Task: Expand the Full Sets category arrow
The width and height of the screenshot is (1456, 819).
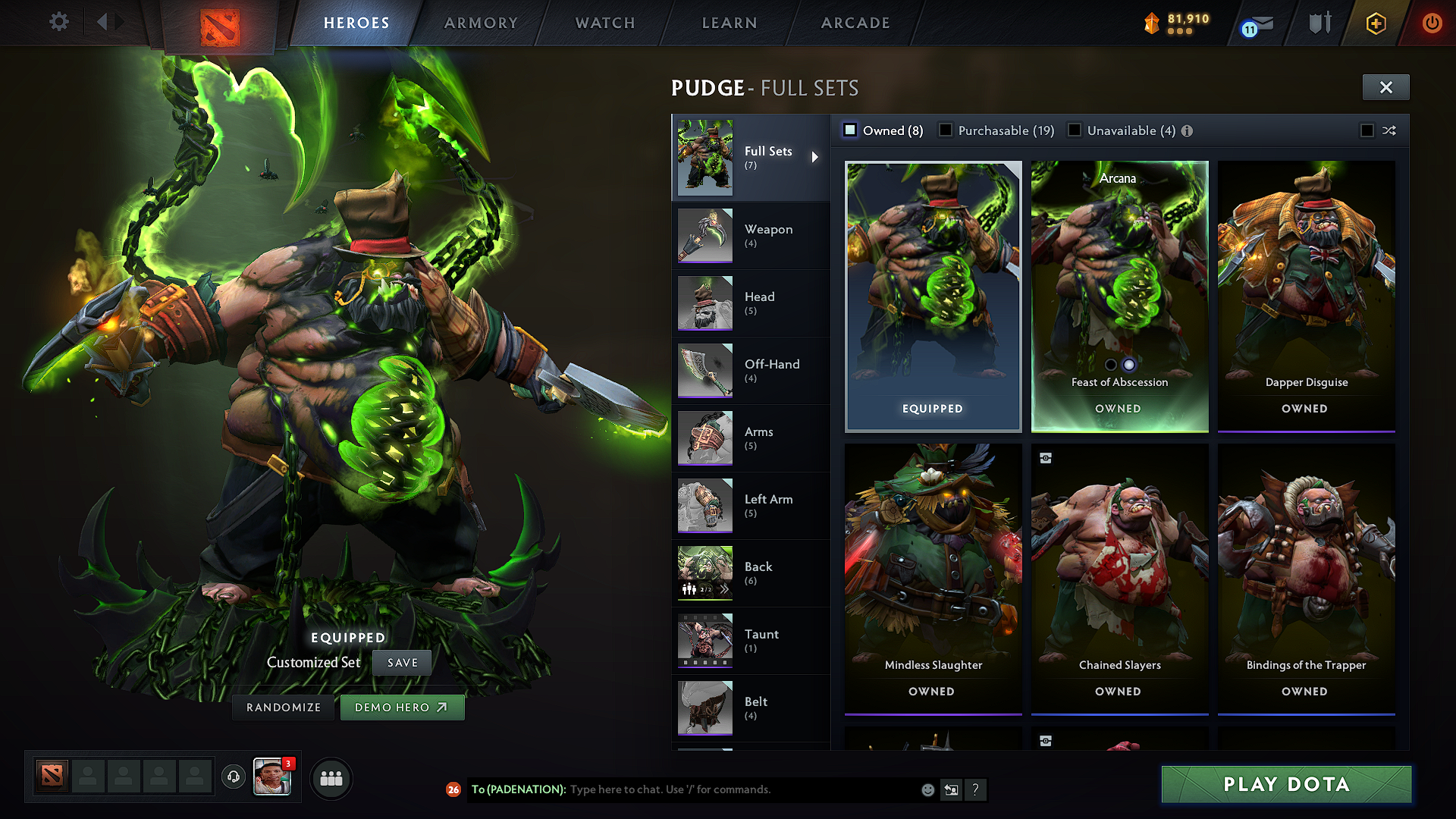Action: 816,157
